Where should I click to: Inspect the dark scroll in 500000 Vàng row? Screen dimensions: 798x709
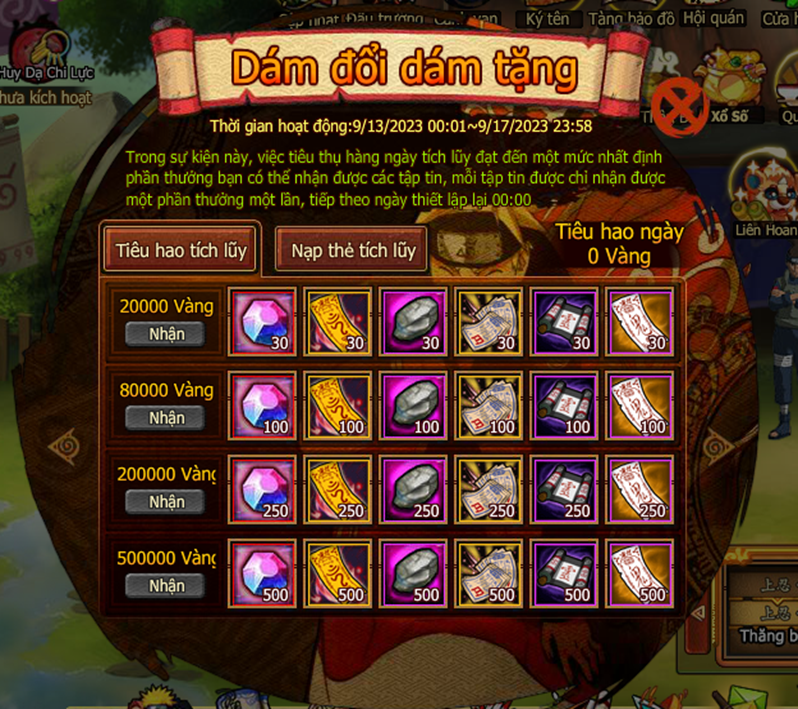(x=565, y=574)
